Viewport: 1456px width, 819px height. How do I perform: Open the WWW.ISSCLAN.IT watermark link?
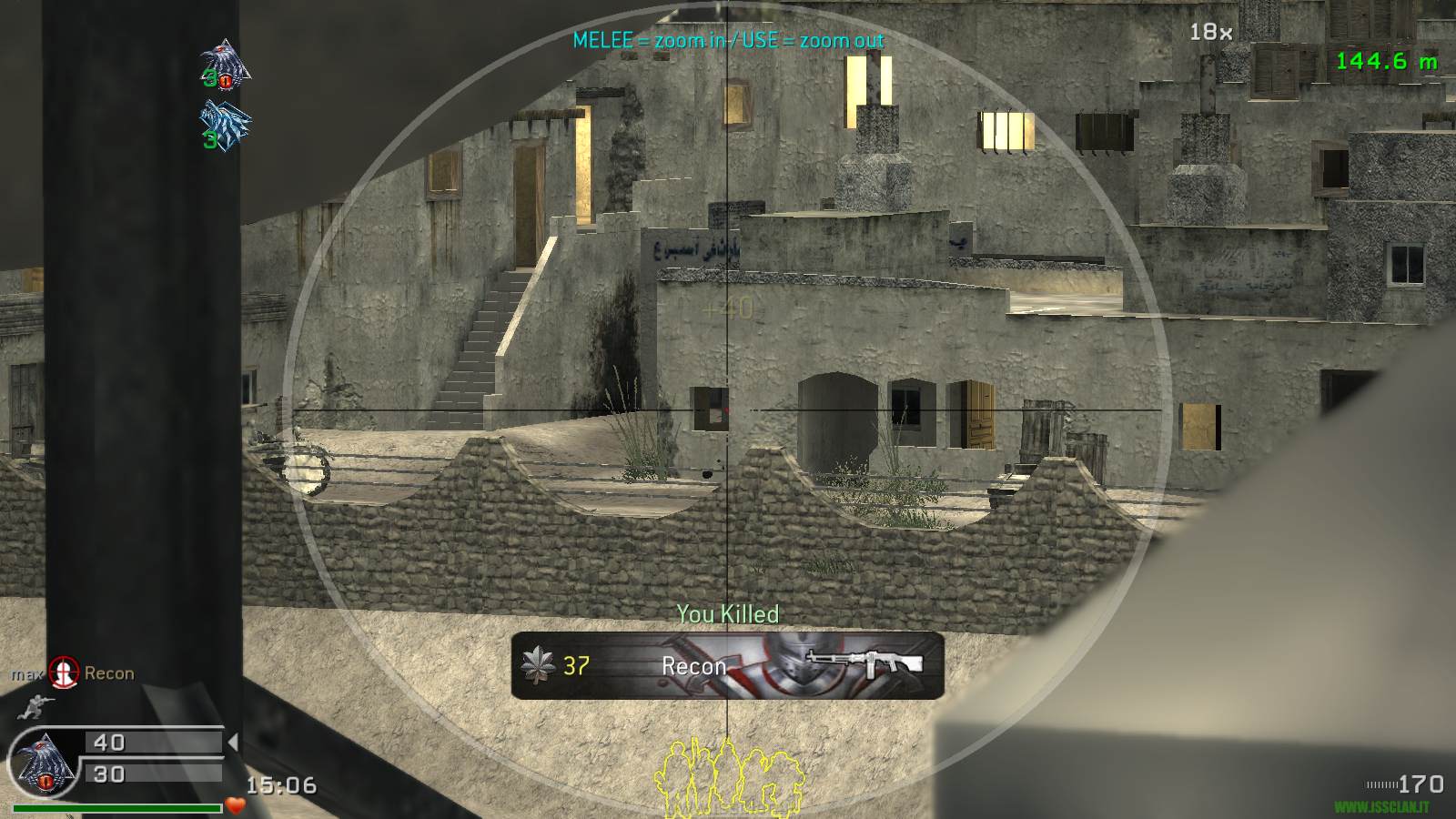coord(1380,807)
